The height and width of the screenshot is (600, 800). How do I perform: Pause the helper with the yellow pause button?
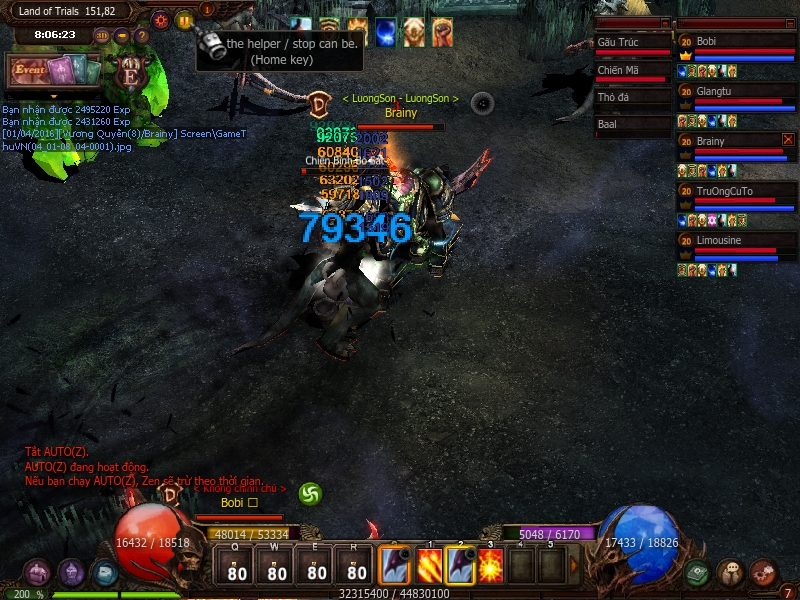pyautogui.click(x=184, y=20)
